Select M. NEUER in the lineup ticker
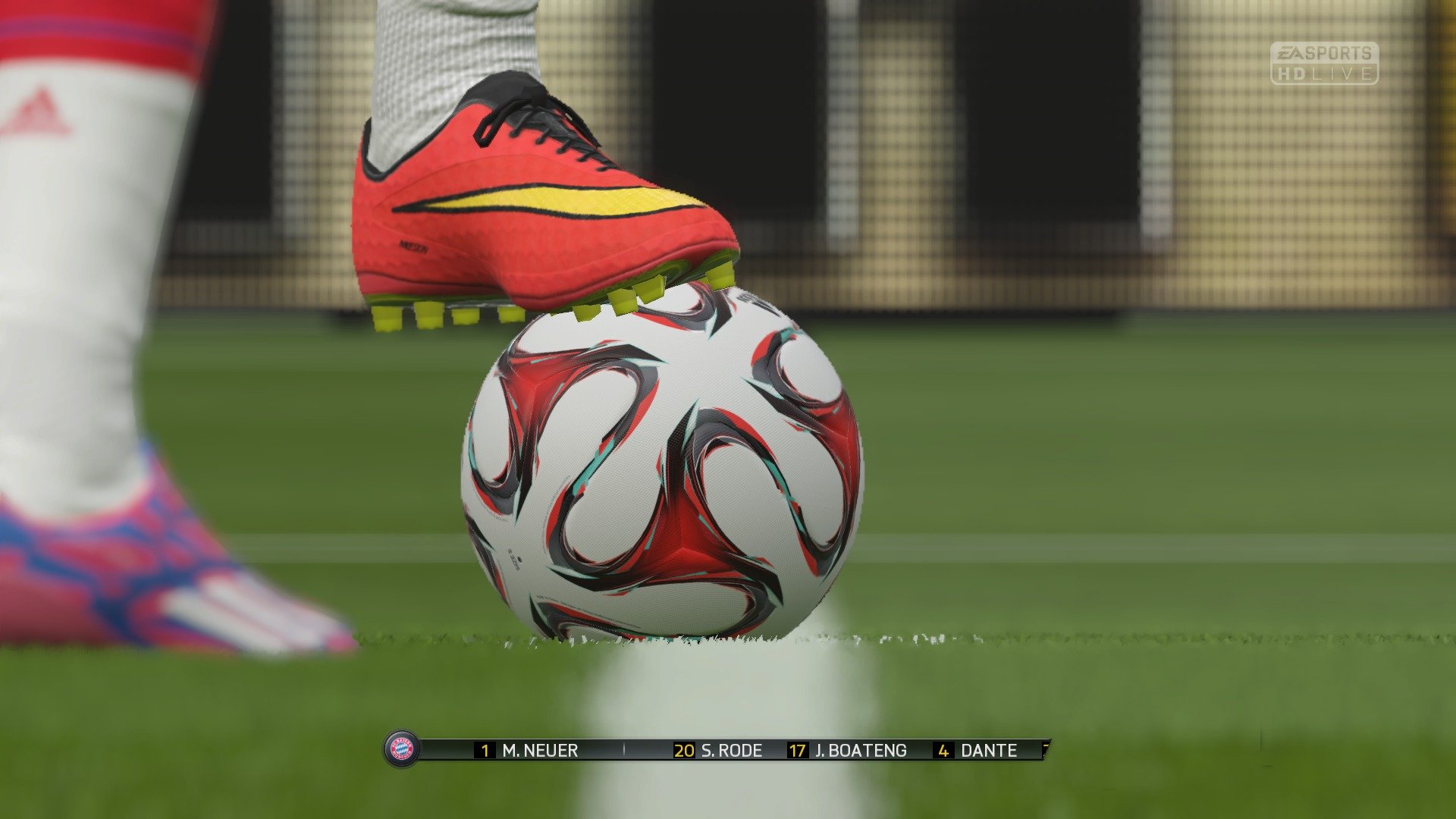Screen dimensions: 1456x819 (540, 751)
